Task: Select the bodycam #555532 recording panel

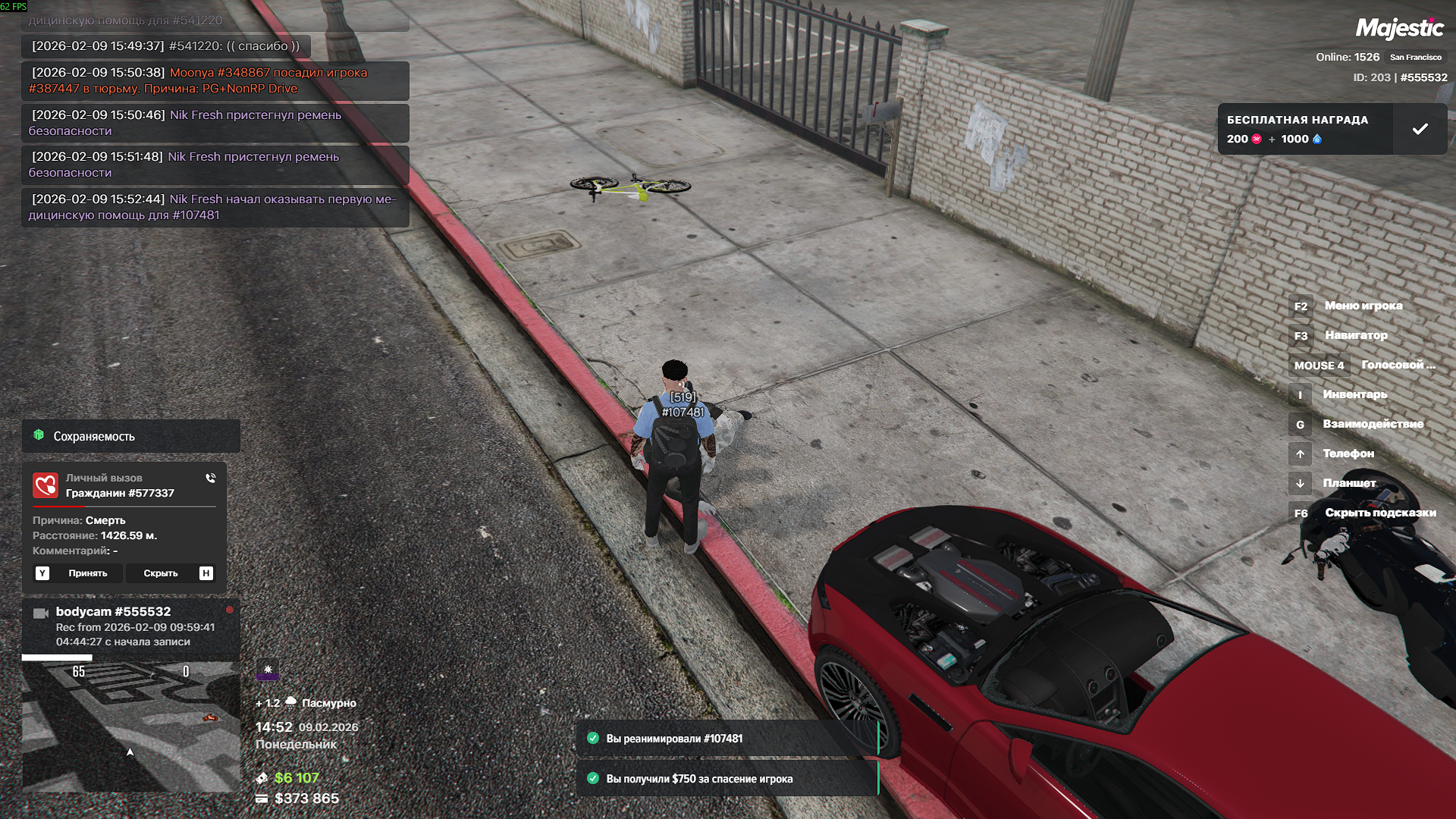Action: coord(130,626)
